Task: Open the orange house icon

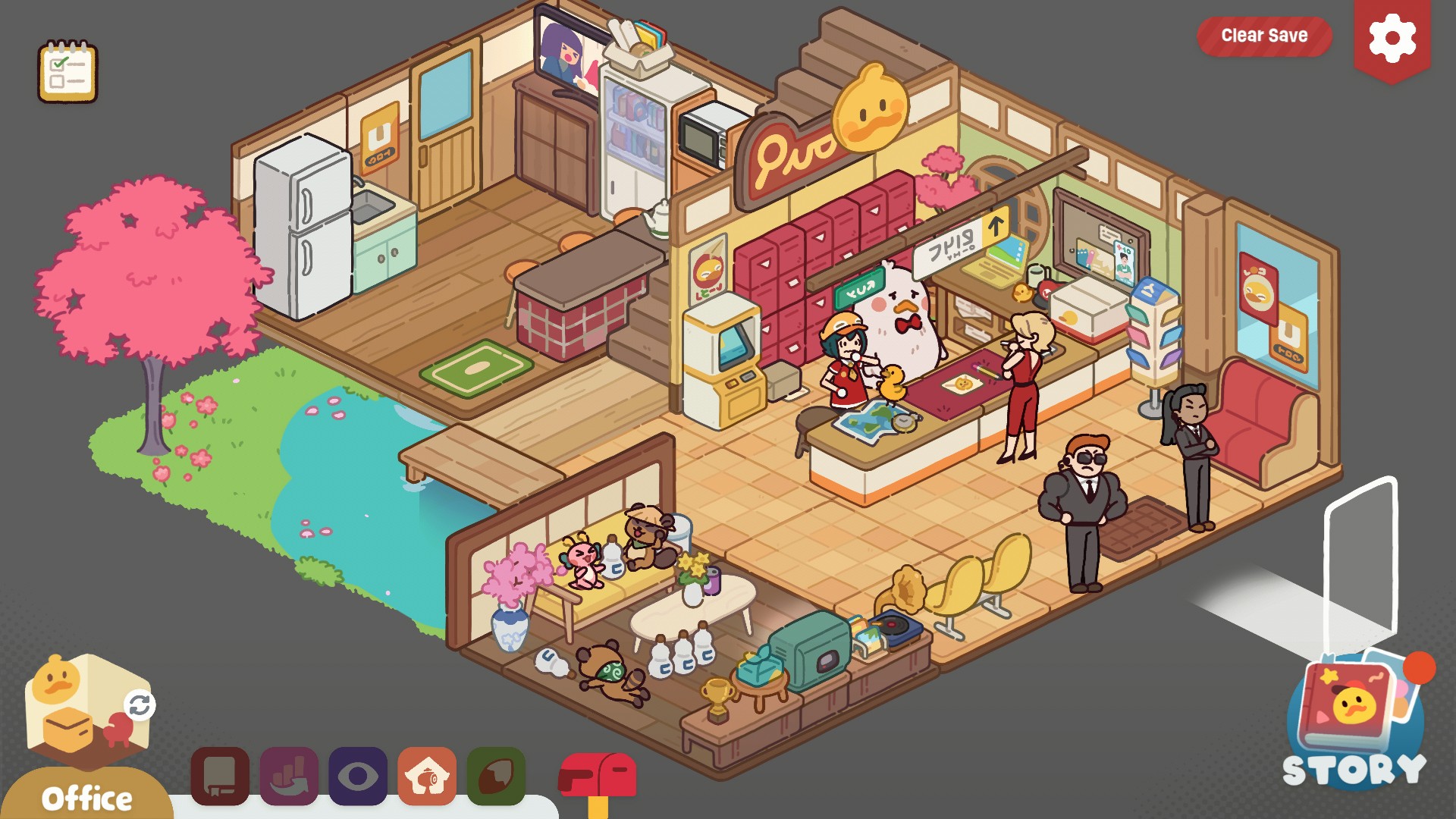Action: pyautogui.click(x=427, y=776)
